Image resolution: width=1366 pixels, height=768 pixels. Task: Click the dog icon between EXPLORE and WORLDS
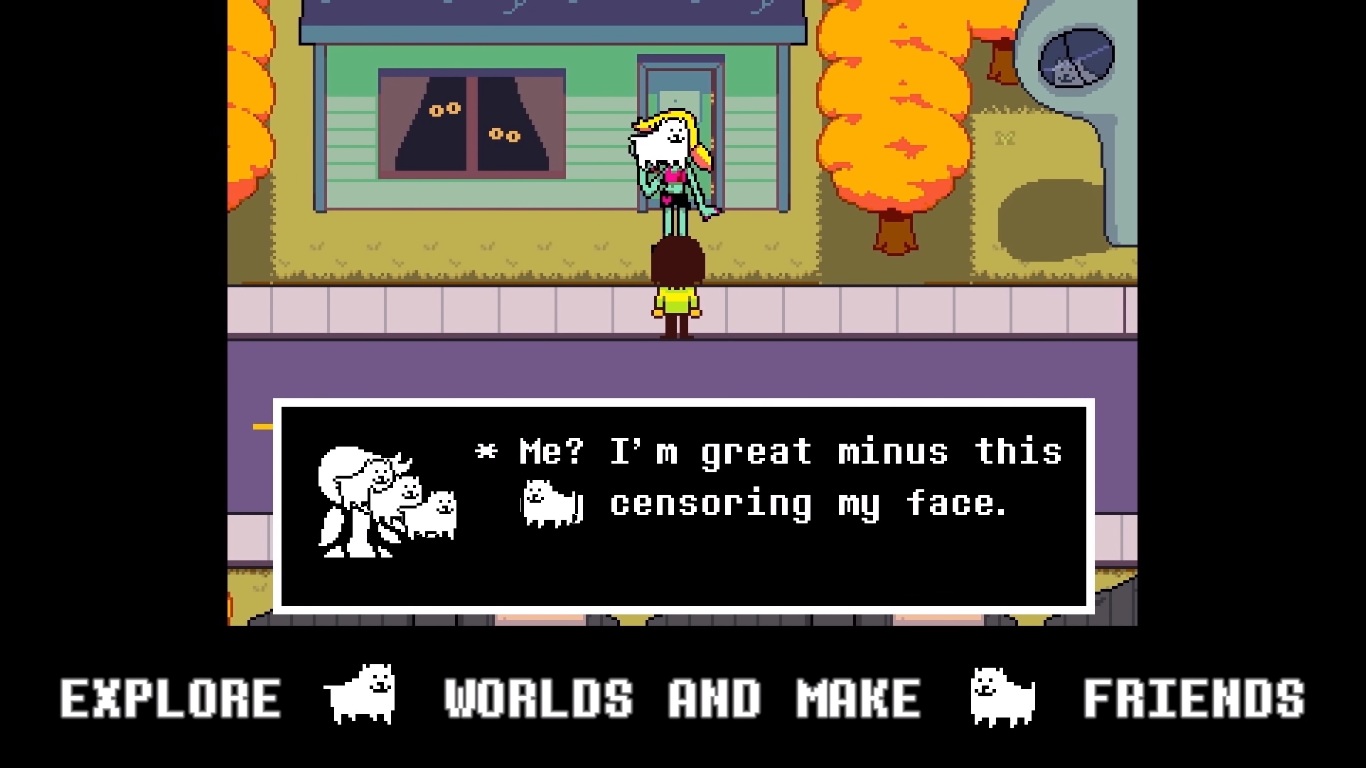tap(360, 692)
